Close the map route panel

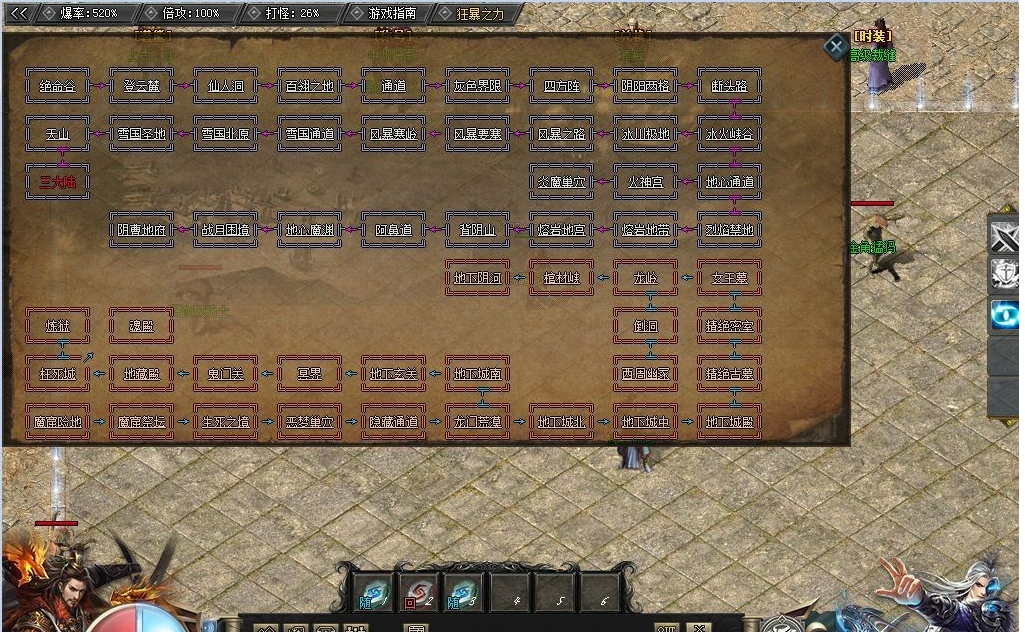[835, 47]
